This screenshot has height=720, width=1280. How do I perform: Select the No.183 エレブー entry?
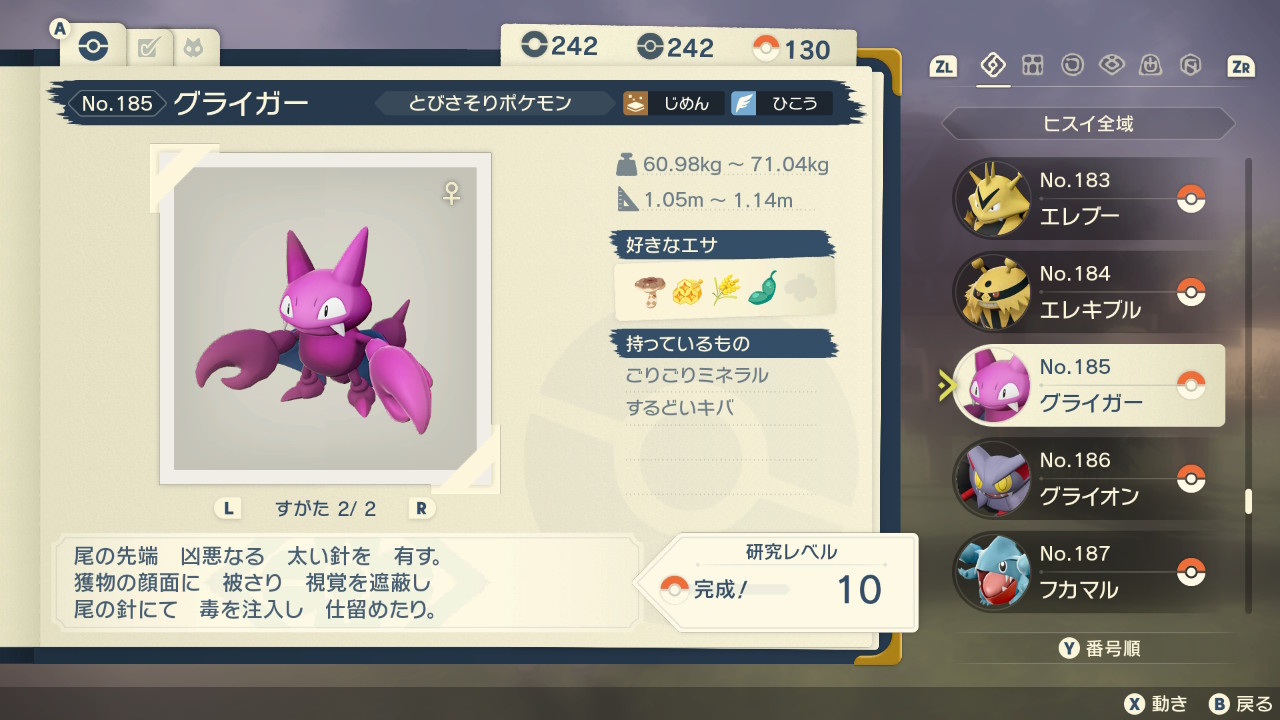(x=1088, y=199)
